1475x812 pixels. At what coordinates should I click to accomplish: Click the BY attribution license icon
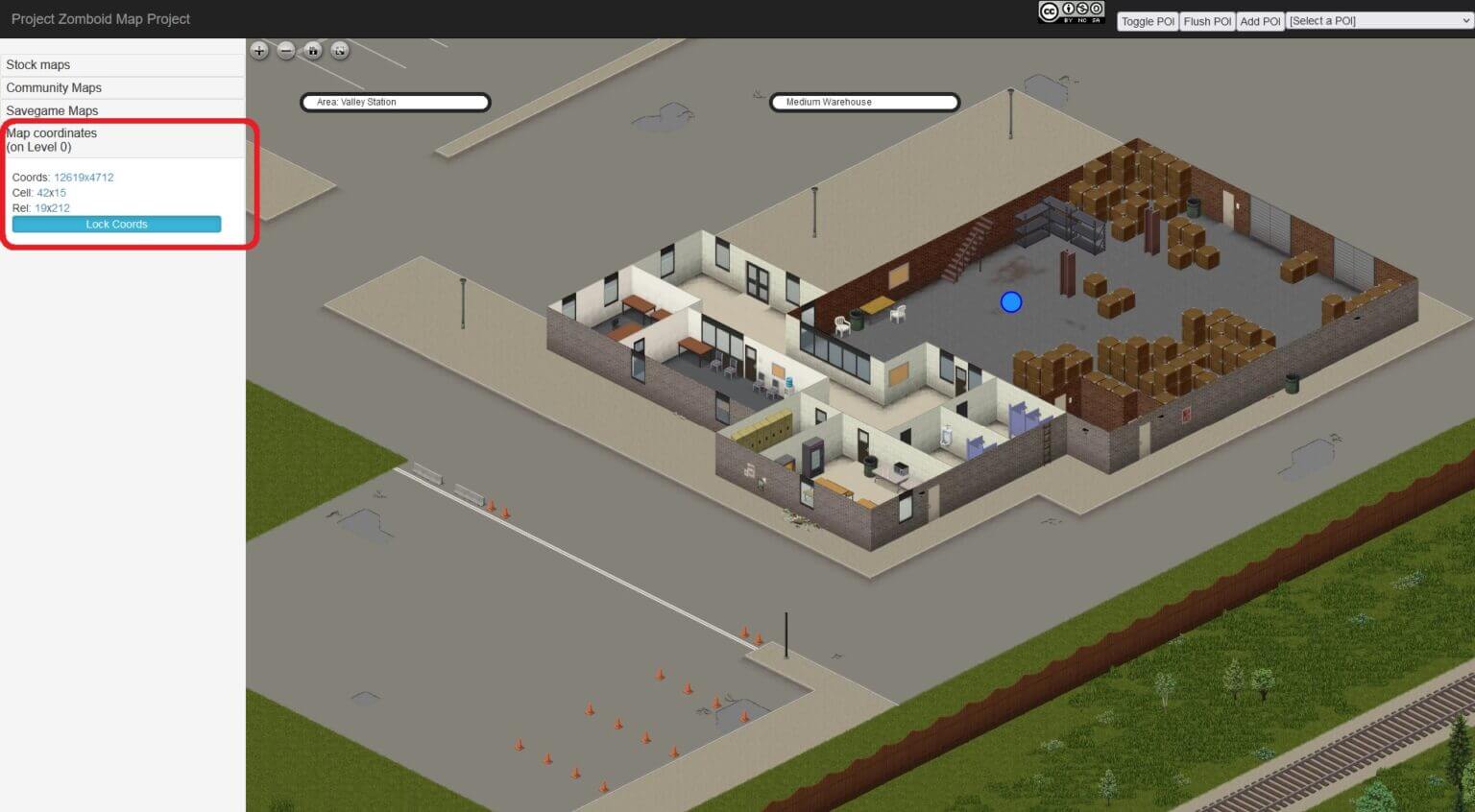click(x=1068, y=9)
